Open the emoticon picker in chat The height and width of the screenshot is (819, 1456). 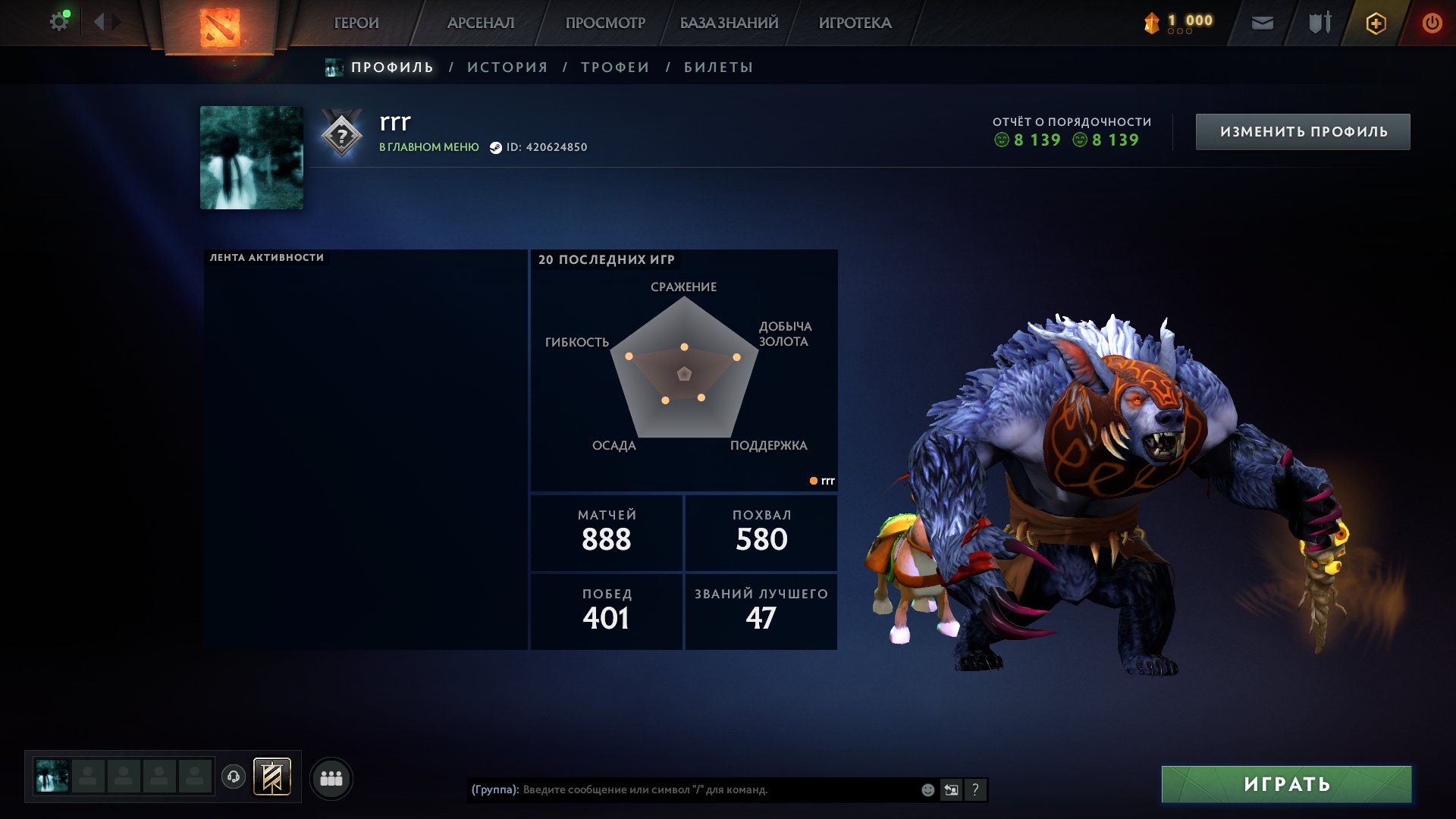coord(927,789)
